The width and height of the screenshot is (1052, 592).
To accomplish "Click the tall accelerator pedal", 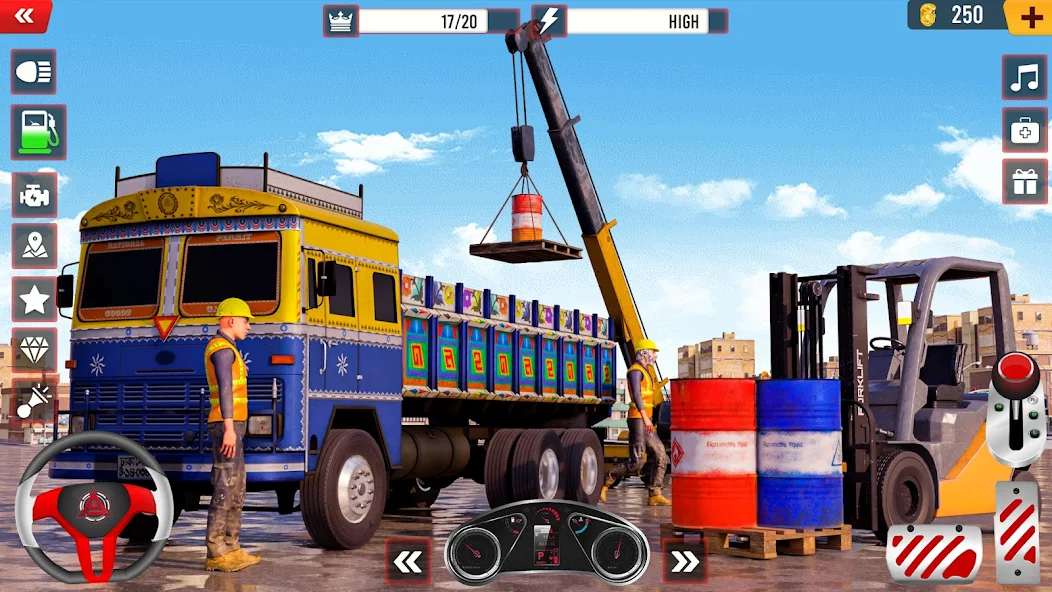I will click(1017, 531).
